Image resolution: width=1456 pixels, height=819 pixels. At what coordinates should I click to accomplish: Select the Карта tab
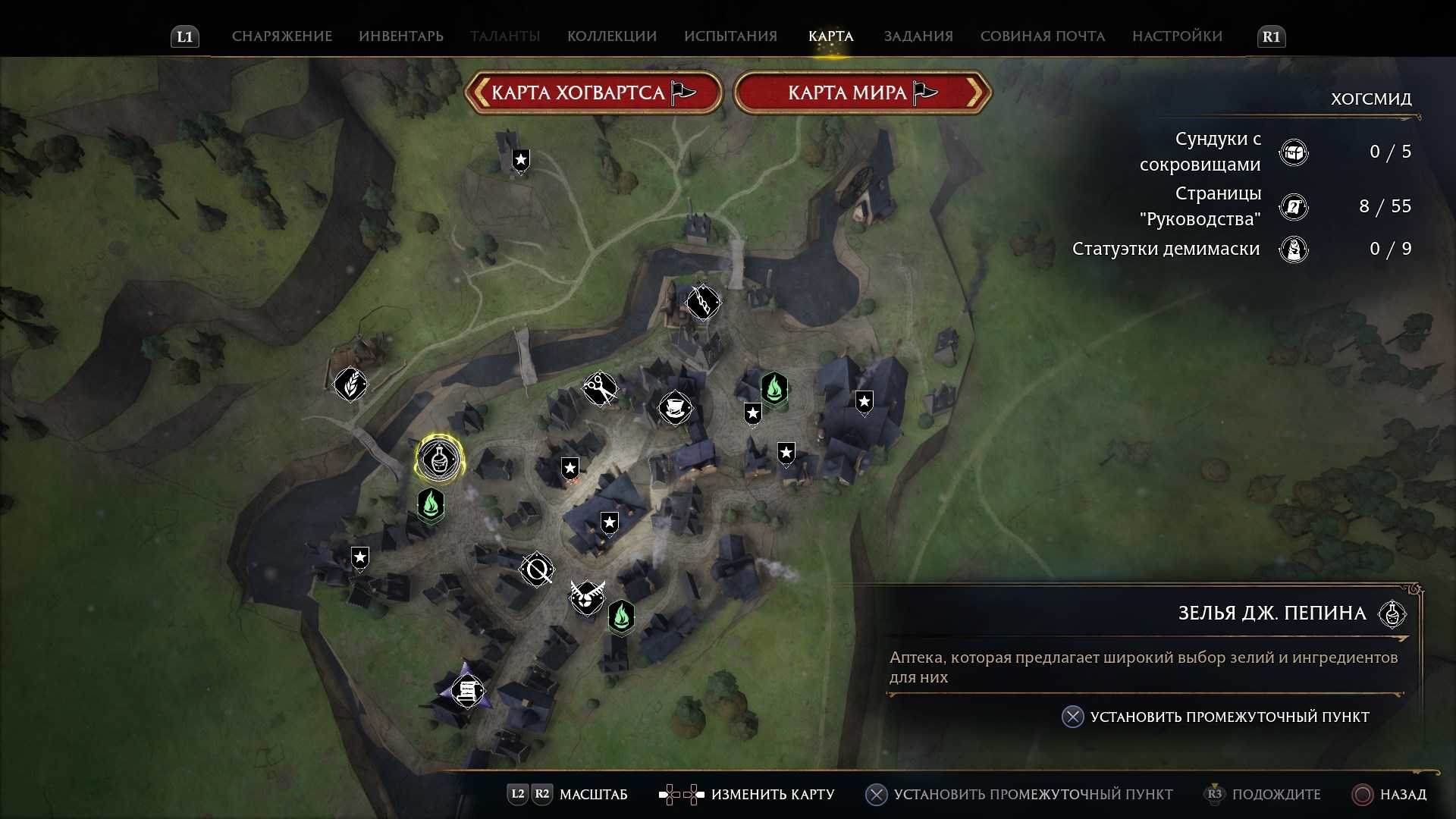click(830, 36)
